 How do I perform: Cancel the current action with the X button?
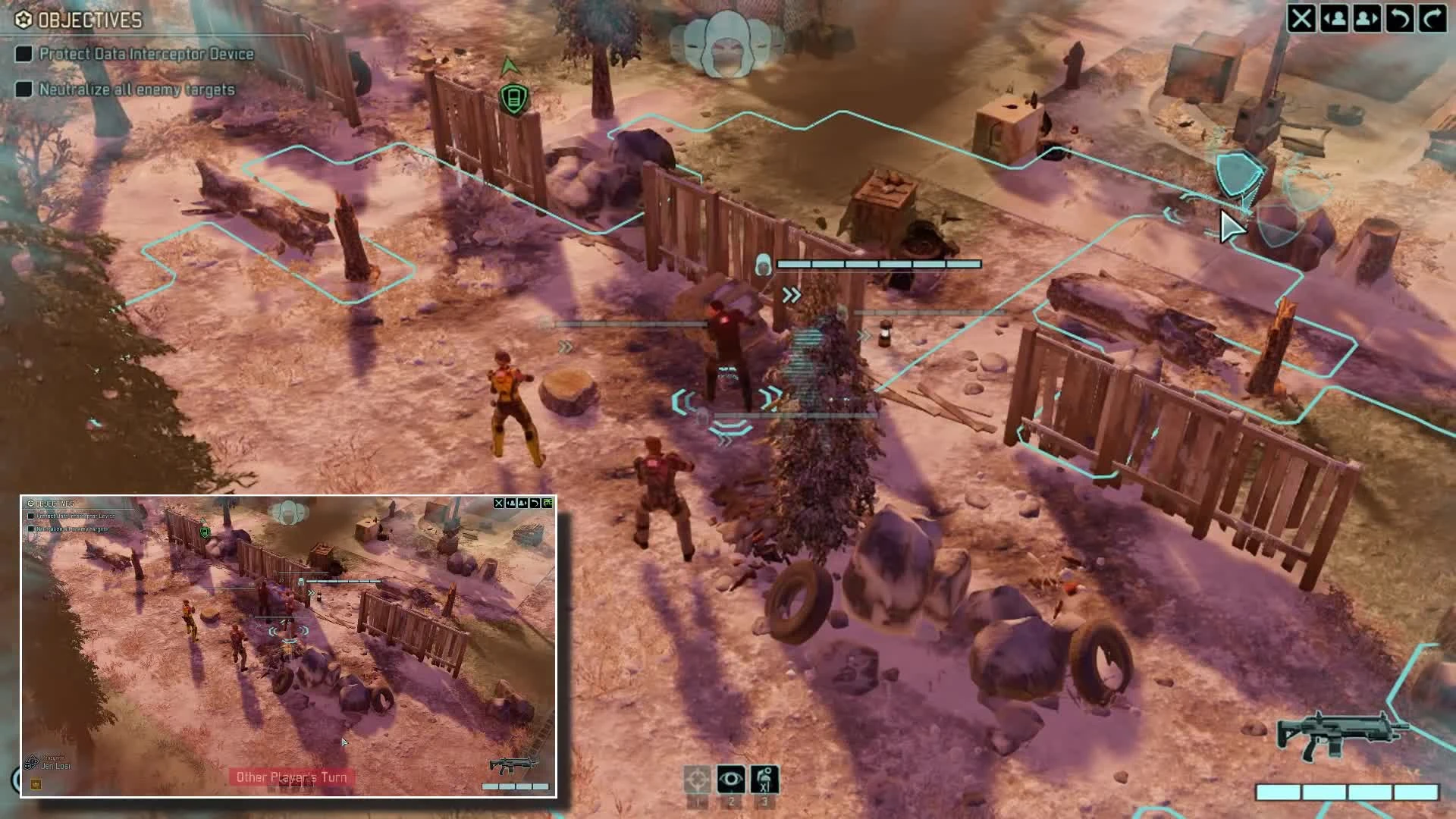[1301, 19]
